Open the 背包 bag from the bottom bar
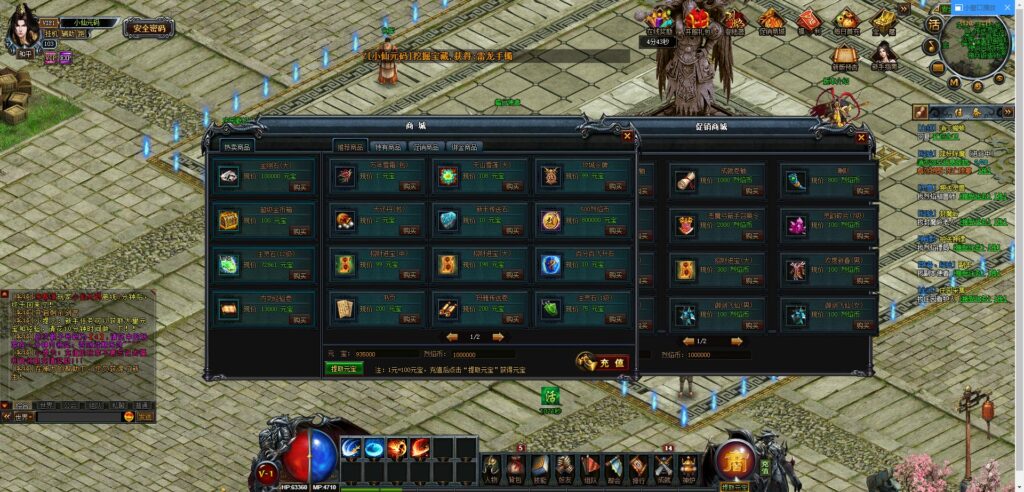Image resolution: width=1024 pixels, height=492 pixels. coord(515,468)
